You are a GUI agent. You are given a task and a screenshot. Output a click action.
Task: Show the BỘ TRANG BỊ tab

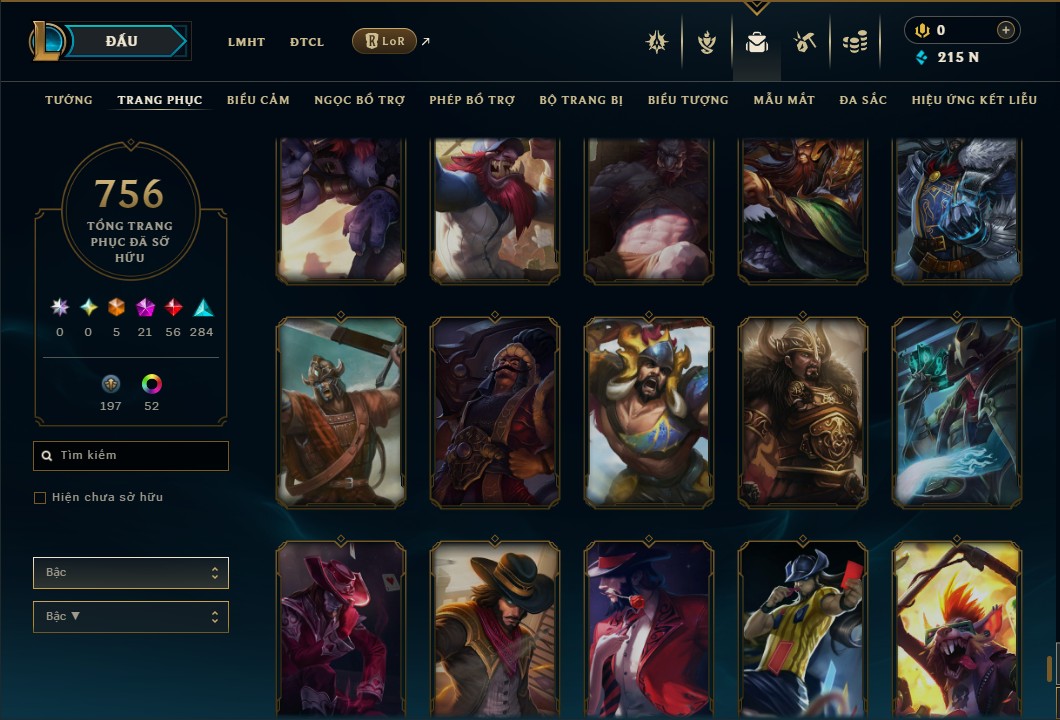pyautogui.click(x=581, y=100)
